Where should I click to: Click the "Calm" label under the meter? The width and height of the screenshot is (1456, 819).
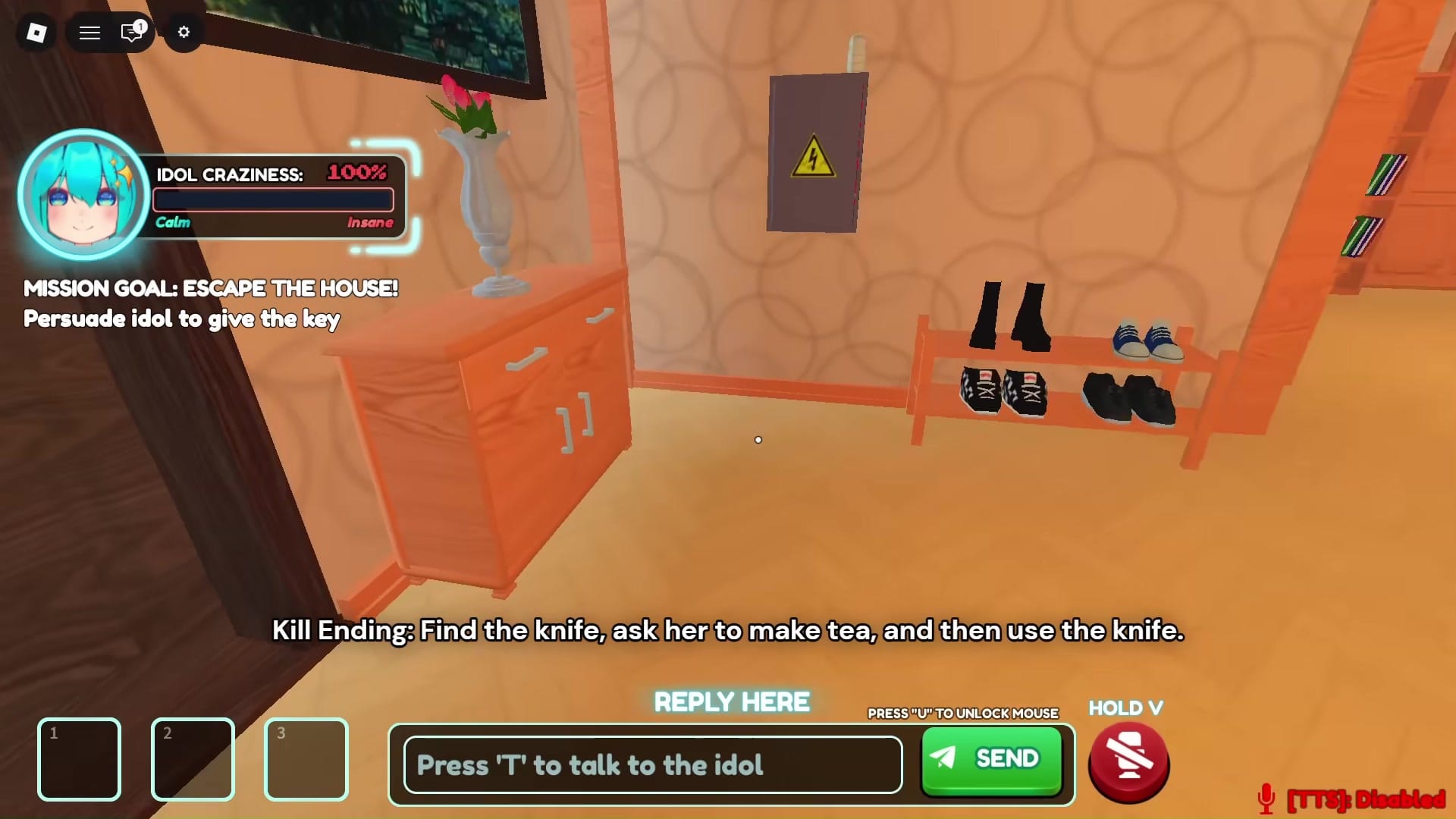173,222
